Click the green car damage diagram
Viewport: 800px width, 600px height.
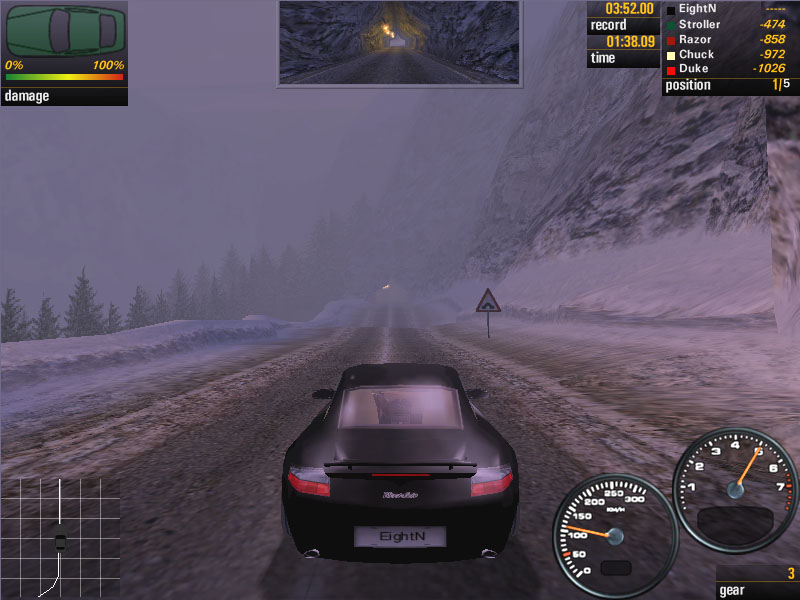pos(66,30)
